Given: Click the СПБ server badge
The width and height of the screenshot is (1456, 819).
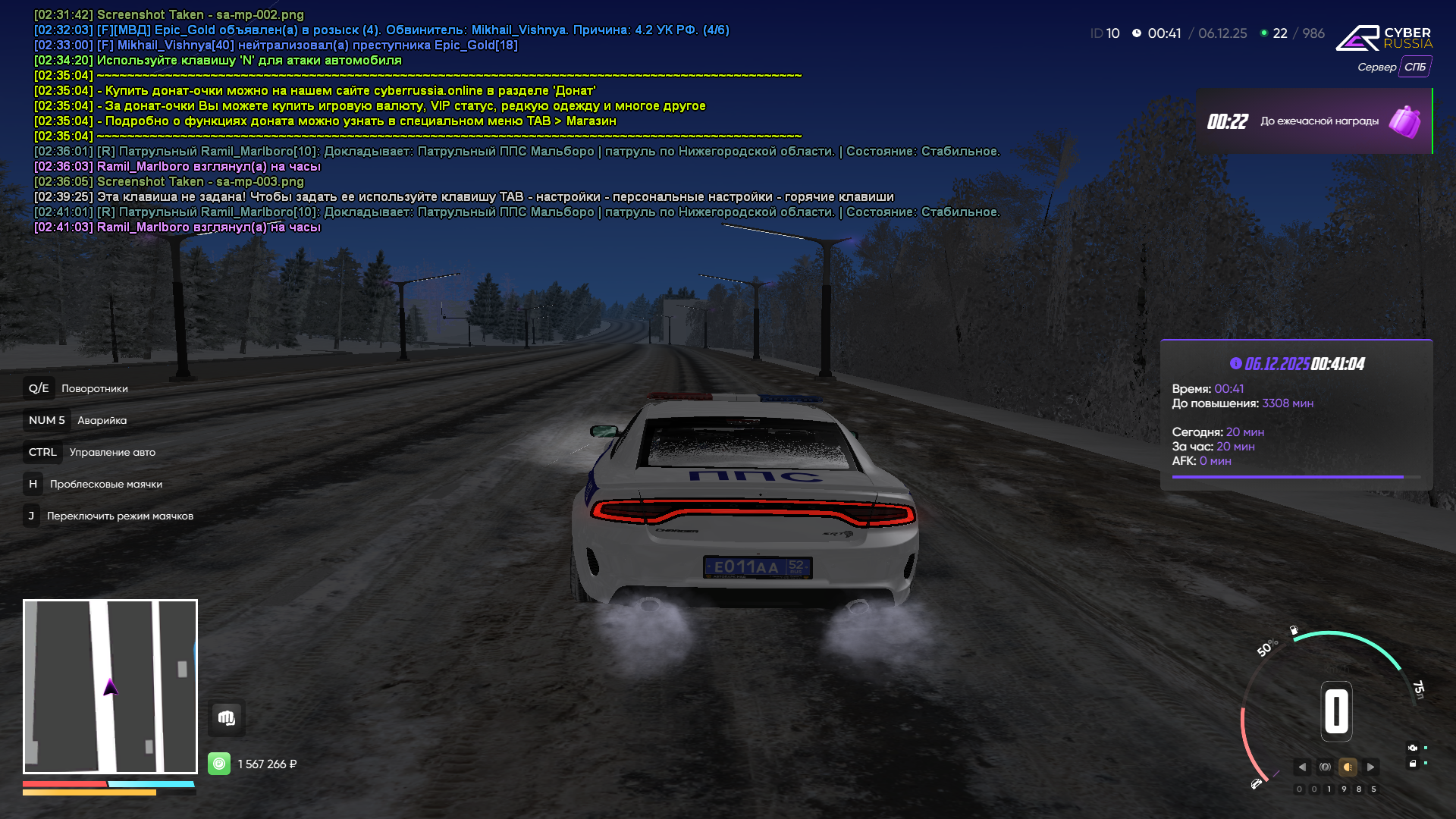Looking at the screenshot, I should point(1414,67).
